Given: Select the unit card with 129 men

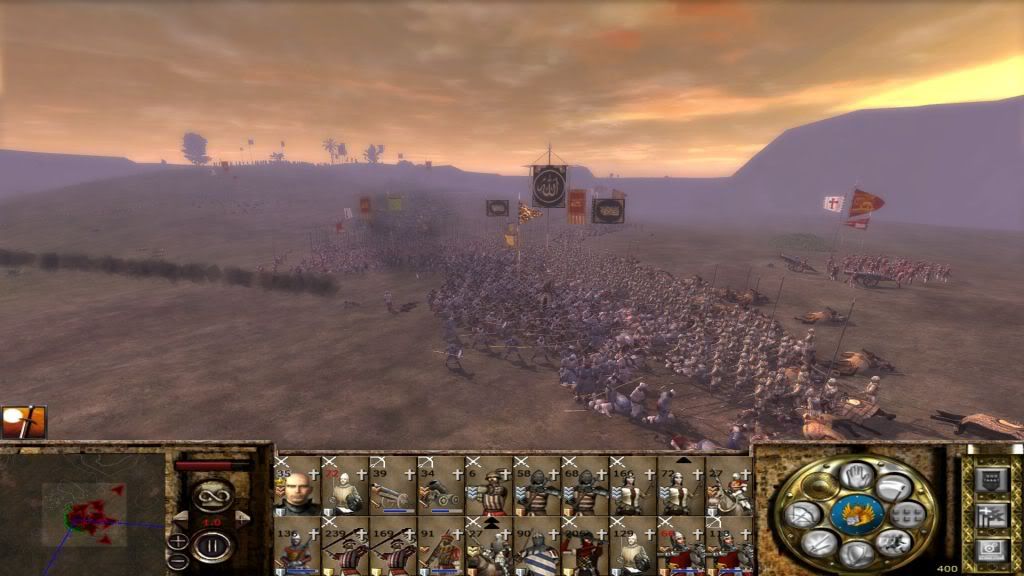Looking at the screenshot, I should (x=632, y=546).
